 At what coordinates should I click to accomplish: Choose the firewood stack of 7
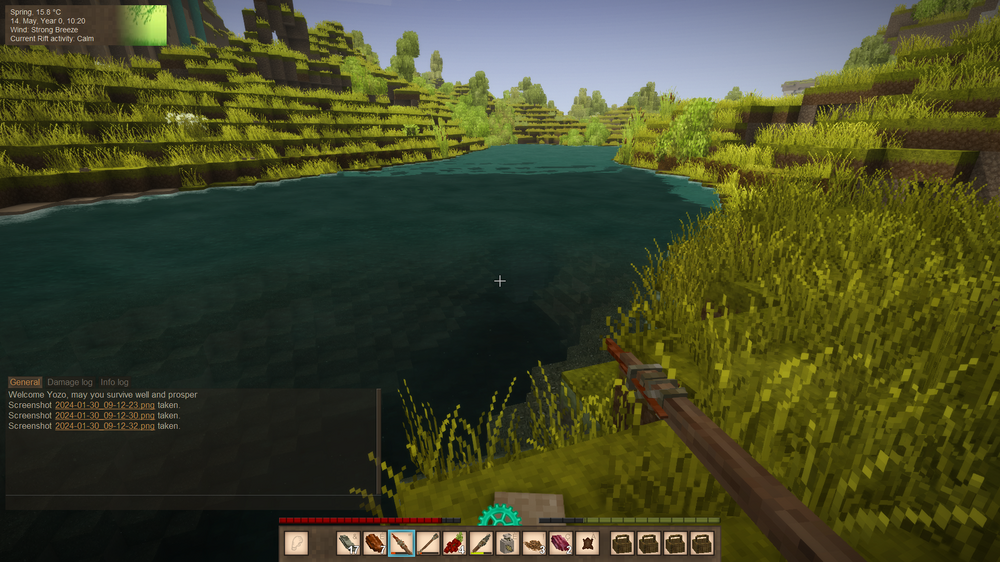(375, 543)
